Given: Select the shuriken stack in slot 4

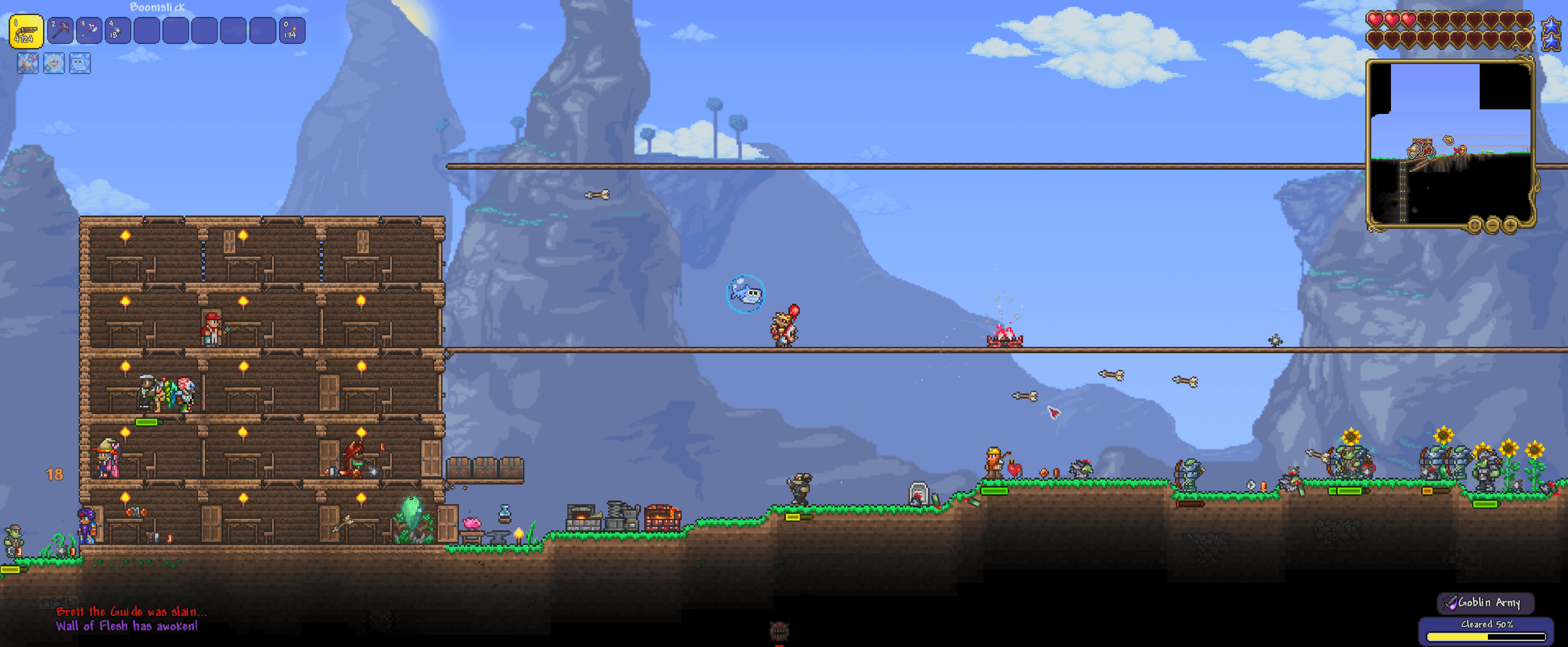Looking at the screenshot, I should (x=118, y=31).
